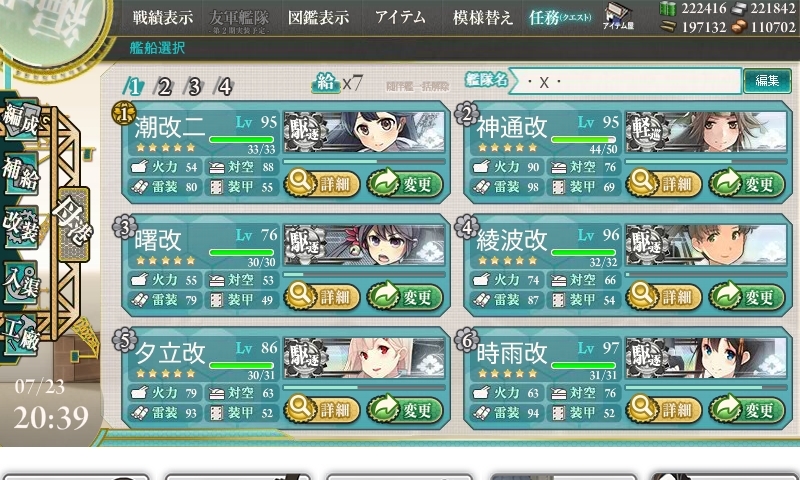Switch to fleet tab 2
This screenshot has width=800, height=480.
(164, 87)
